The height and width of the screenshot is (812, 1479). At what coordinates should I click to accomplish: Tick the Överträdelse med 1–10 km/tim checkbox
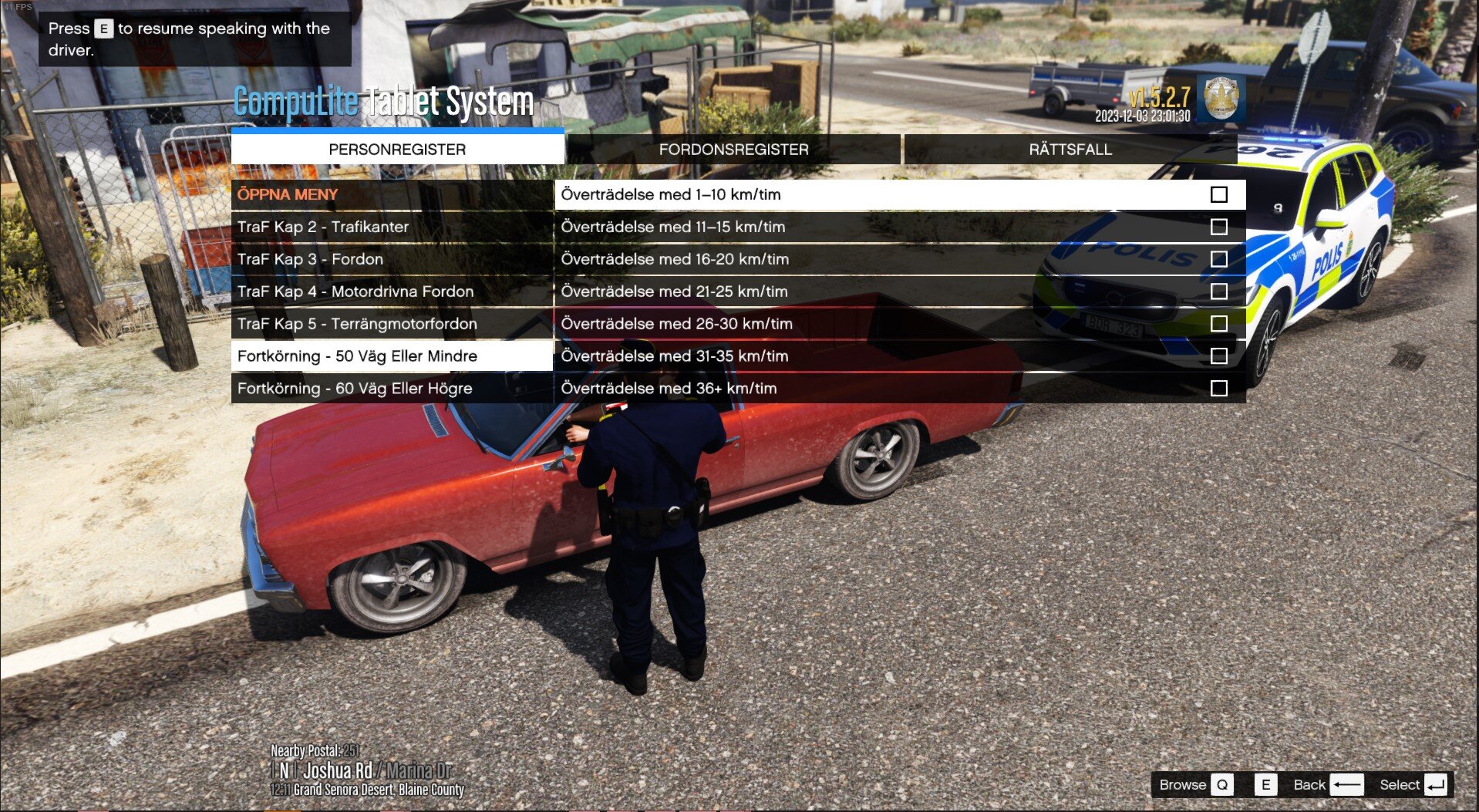(x=1218, y=194)
